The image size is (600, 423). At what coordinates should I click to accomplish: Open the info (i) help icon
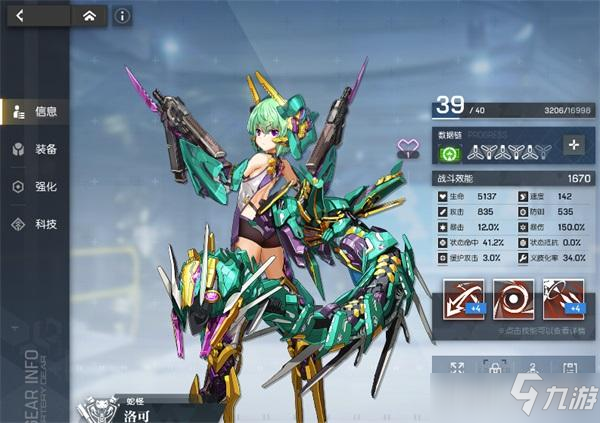pyautogui.click(x=122, y=15)
